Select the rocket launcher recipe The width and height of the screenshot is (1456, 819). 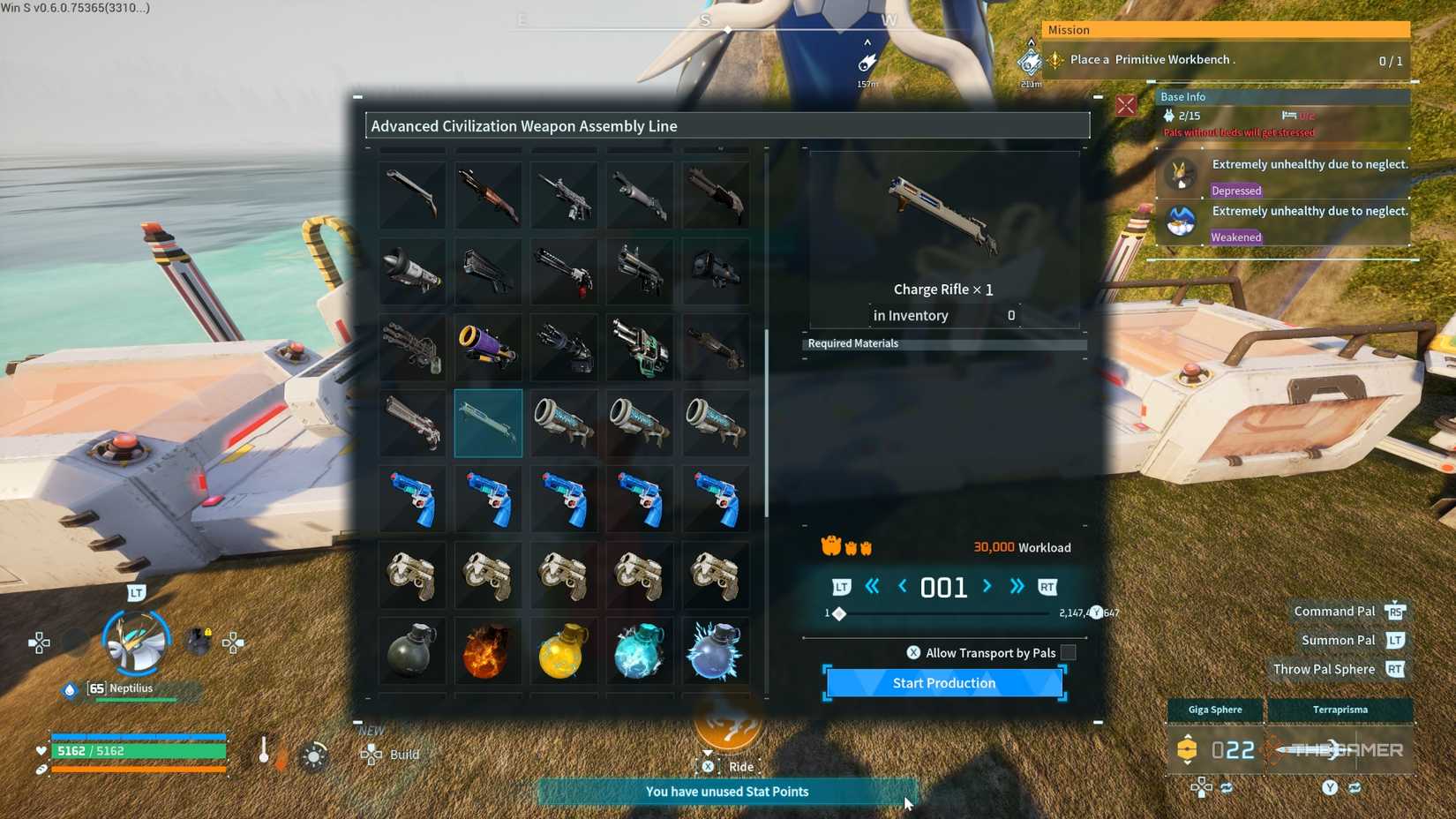click(412, 271)
